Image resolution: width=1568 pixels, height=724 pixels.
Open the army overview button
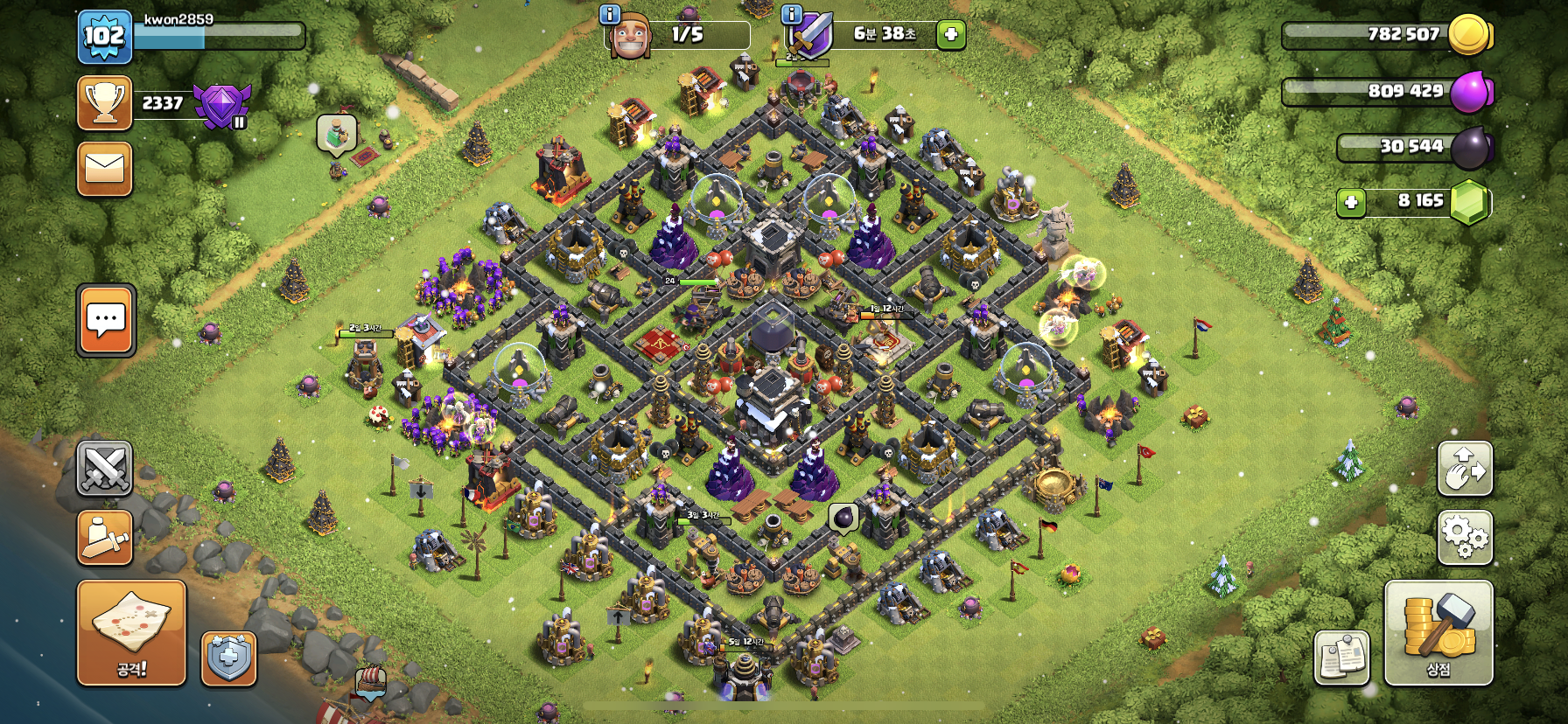click(x=105, y=537)
